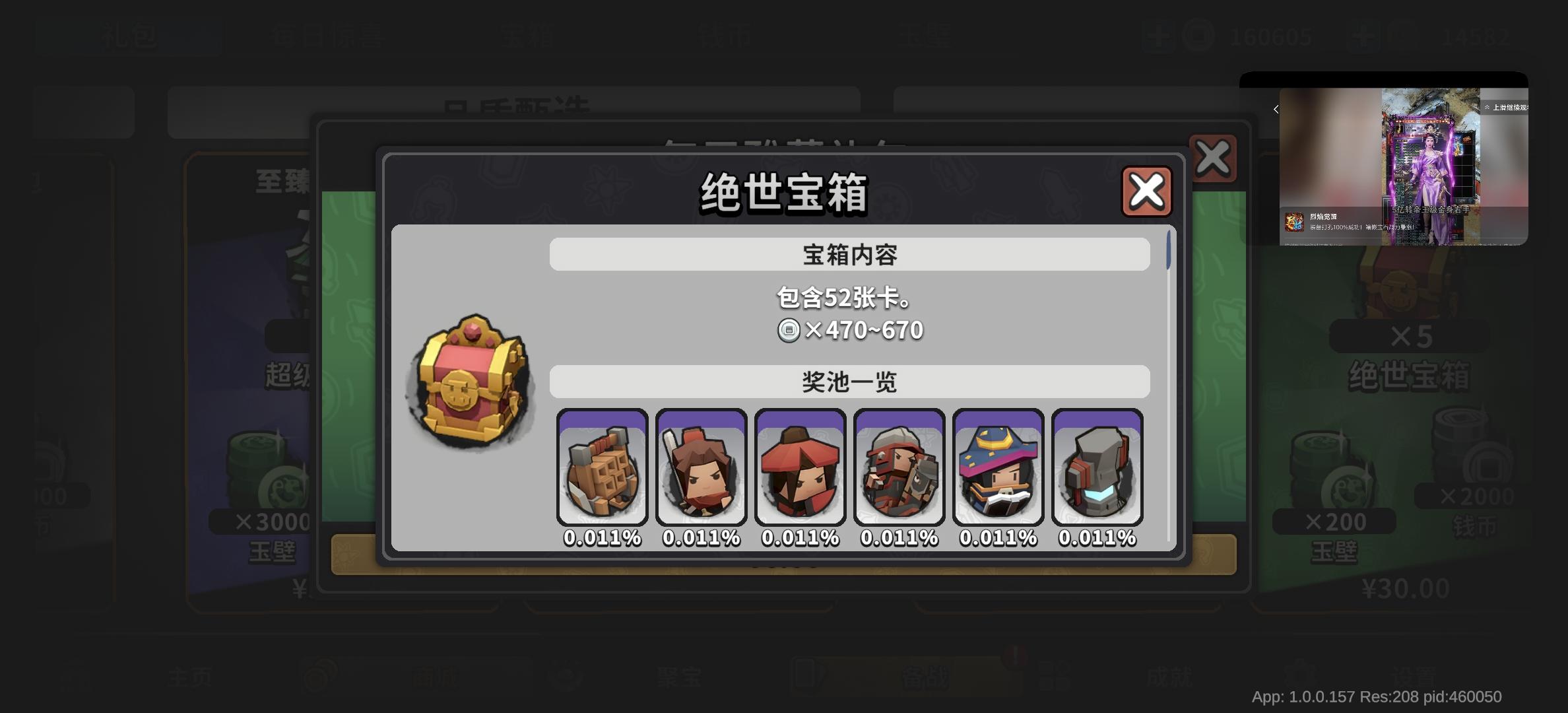Tap the back arrow beside the ad player
The height and width of the screenshot is (713, 1568).
(1275, 109)
